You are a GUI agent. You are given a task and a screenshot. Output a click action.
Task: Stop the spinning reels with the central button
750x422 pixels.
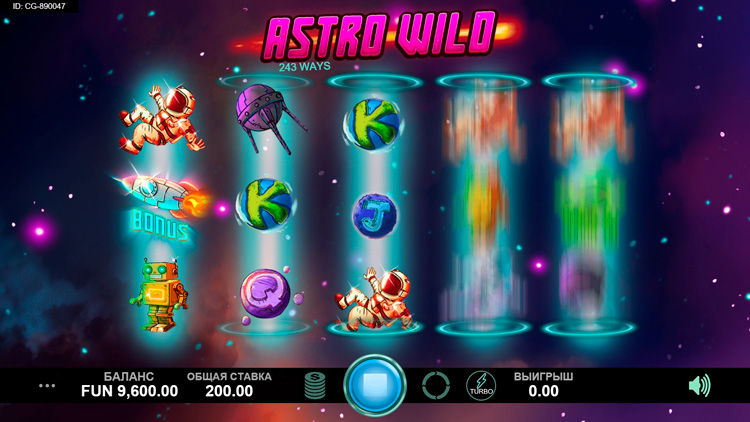pyautogui.click(x=375, y=385)
